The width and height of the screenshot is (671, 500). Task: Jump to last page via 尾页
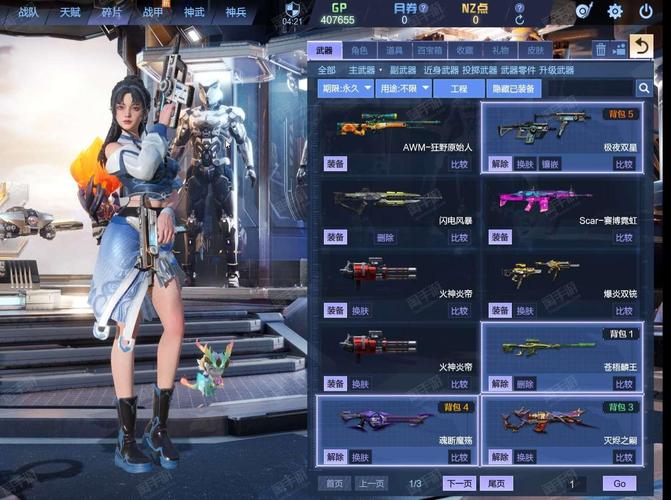click(x=495, y=483)
